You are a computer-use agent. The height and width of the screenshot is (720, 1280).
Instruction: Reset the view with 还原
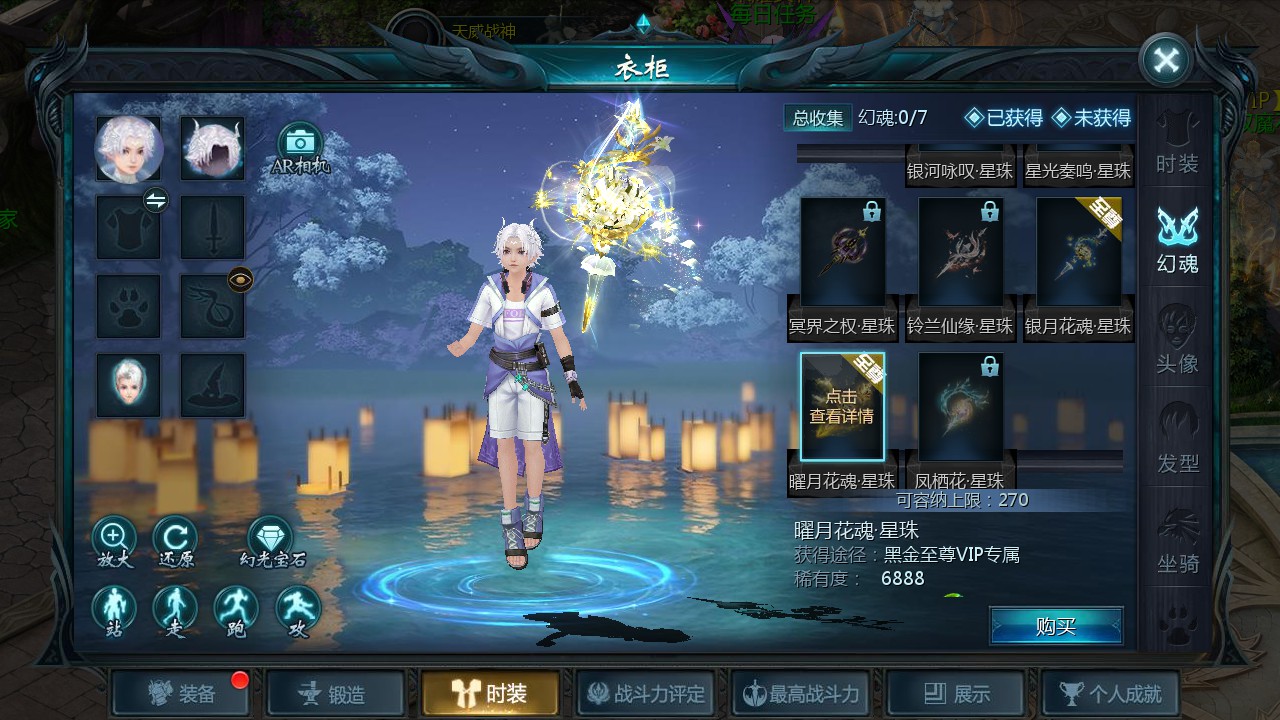pyautogui.click(x=175, y=543)
